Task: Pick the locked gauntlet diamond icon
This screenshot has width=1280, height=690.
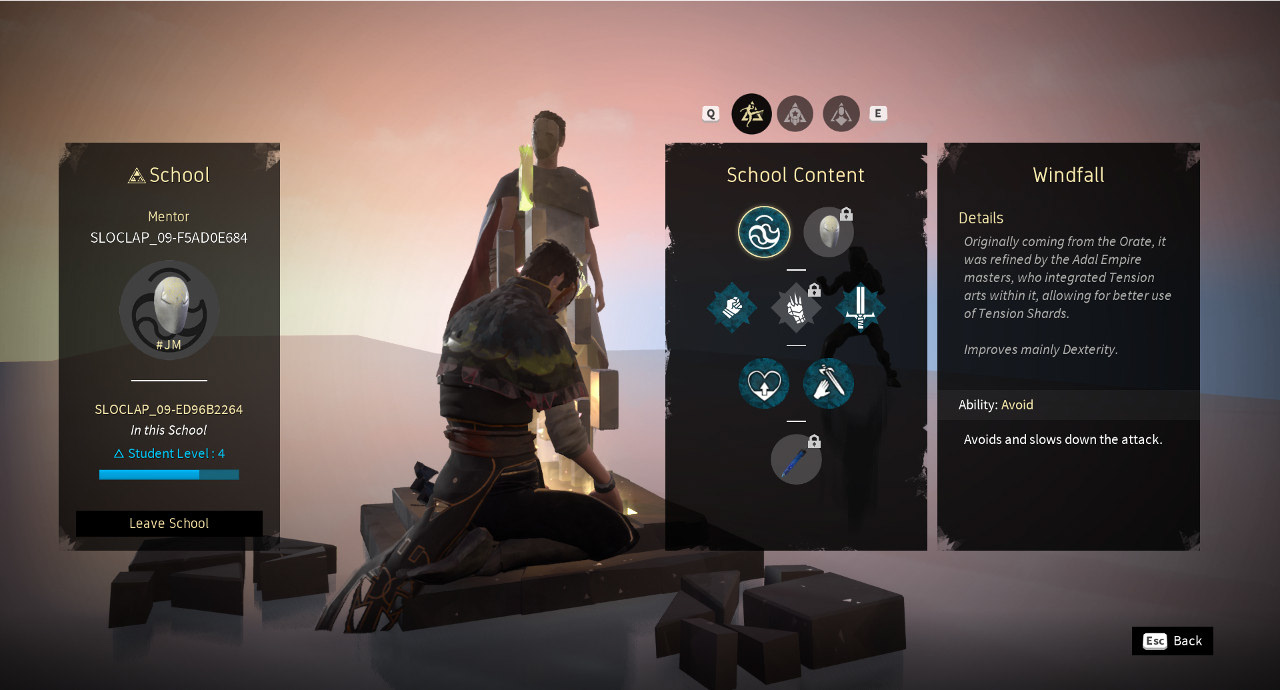Action: (796, 308)
